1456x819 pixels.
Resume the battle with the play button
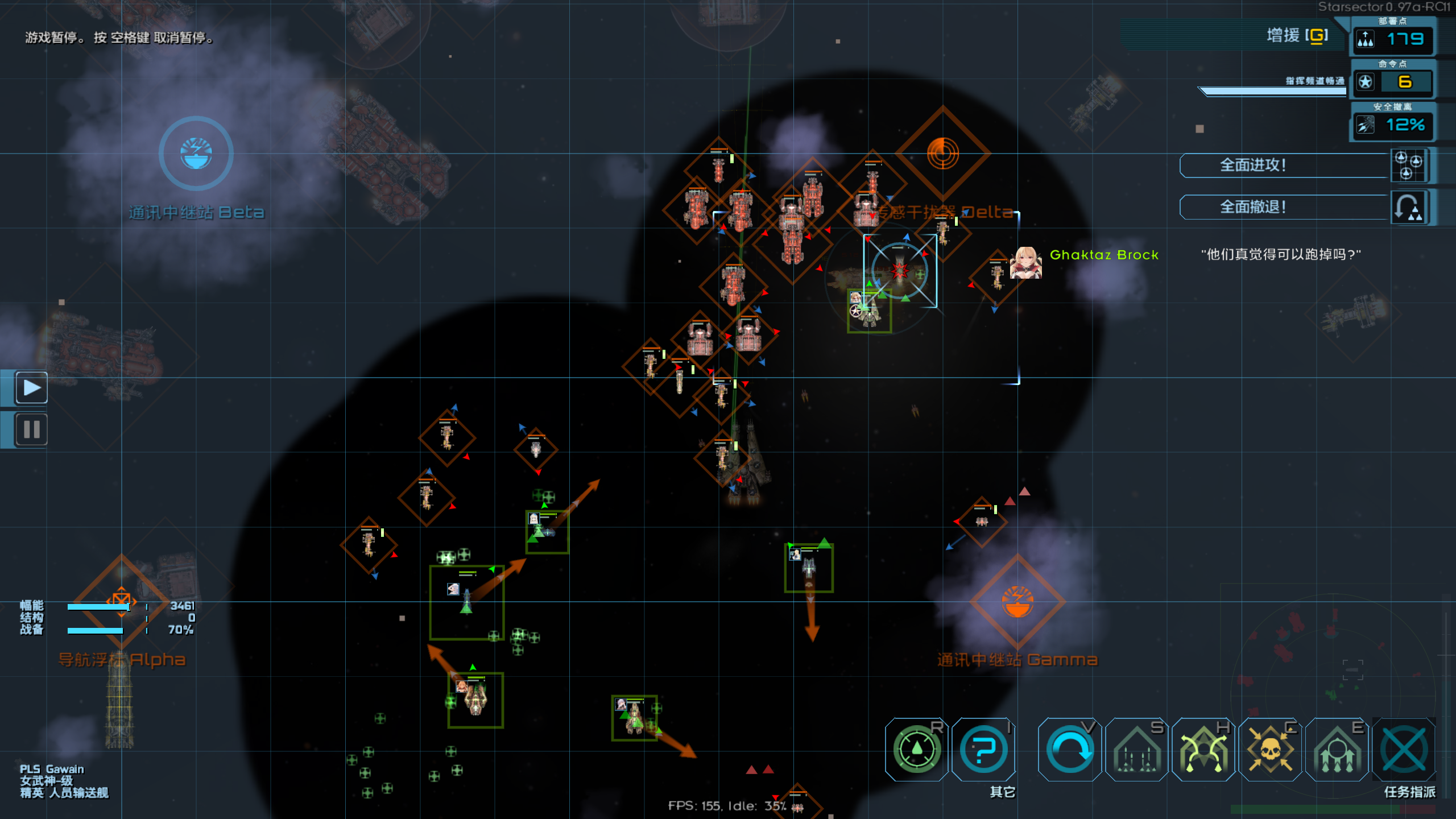pos(32,388)
